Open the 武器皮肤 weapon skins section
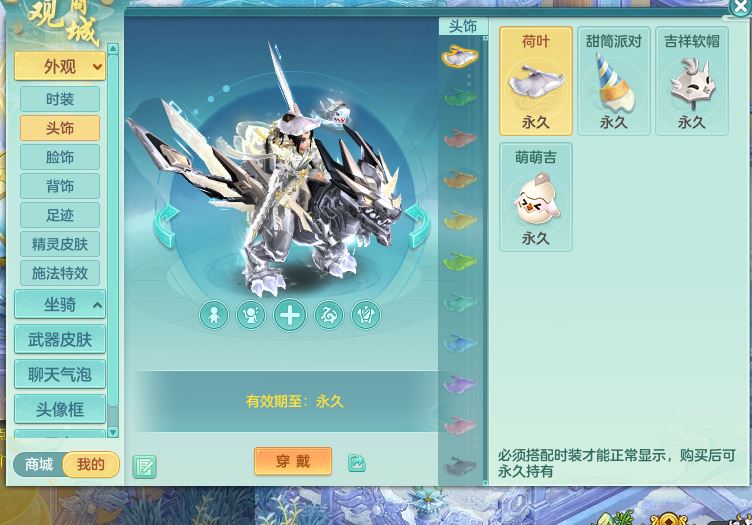This screenshot has width=752, height=525. [x=60, y=340]
